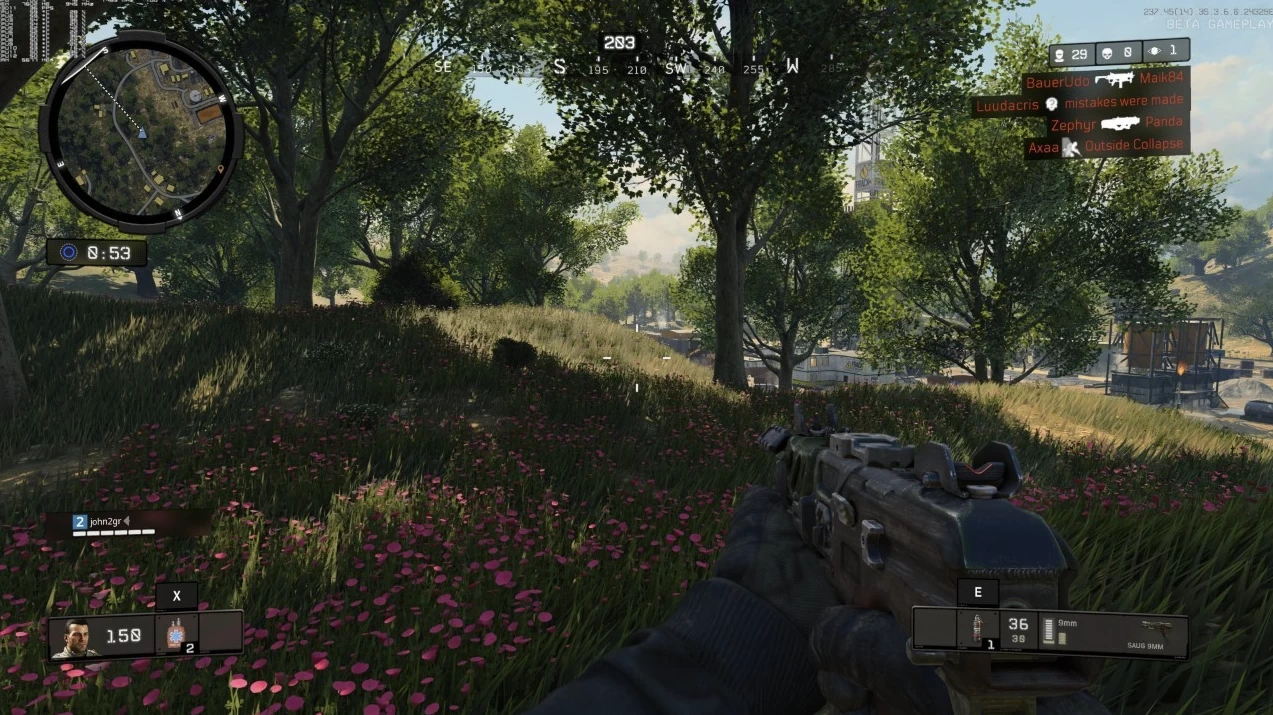The width and height of the screenshot is (1273, 715).
Task: Click the circular minimap
Action: 140,131
